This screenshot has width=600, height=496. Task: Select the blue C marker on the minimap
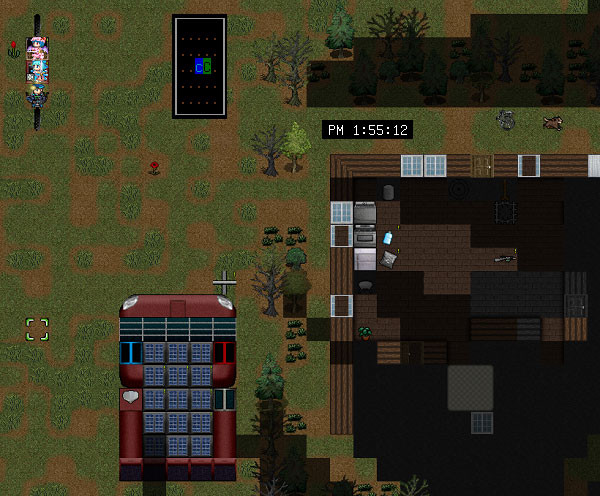(199, 67)
